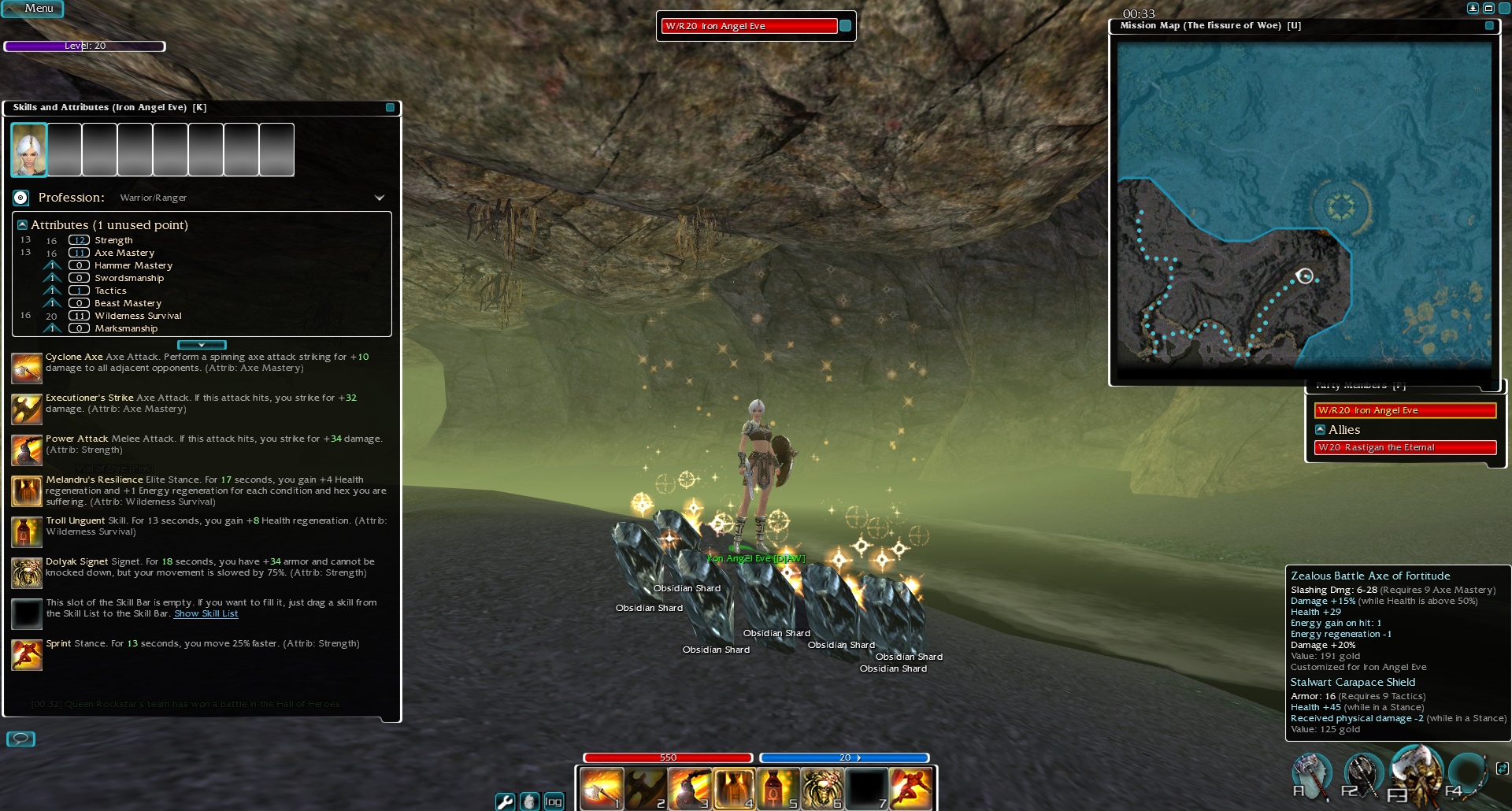The image size is (1512, 811).
Task: Activate Sprint on the skill bar
Action: coord(911,787)
